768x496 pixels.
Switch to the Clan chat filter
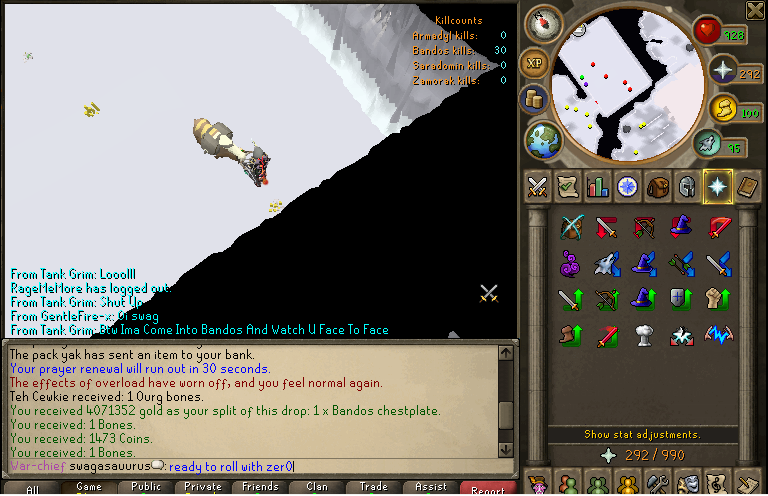coord(316,488)
